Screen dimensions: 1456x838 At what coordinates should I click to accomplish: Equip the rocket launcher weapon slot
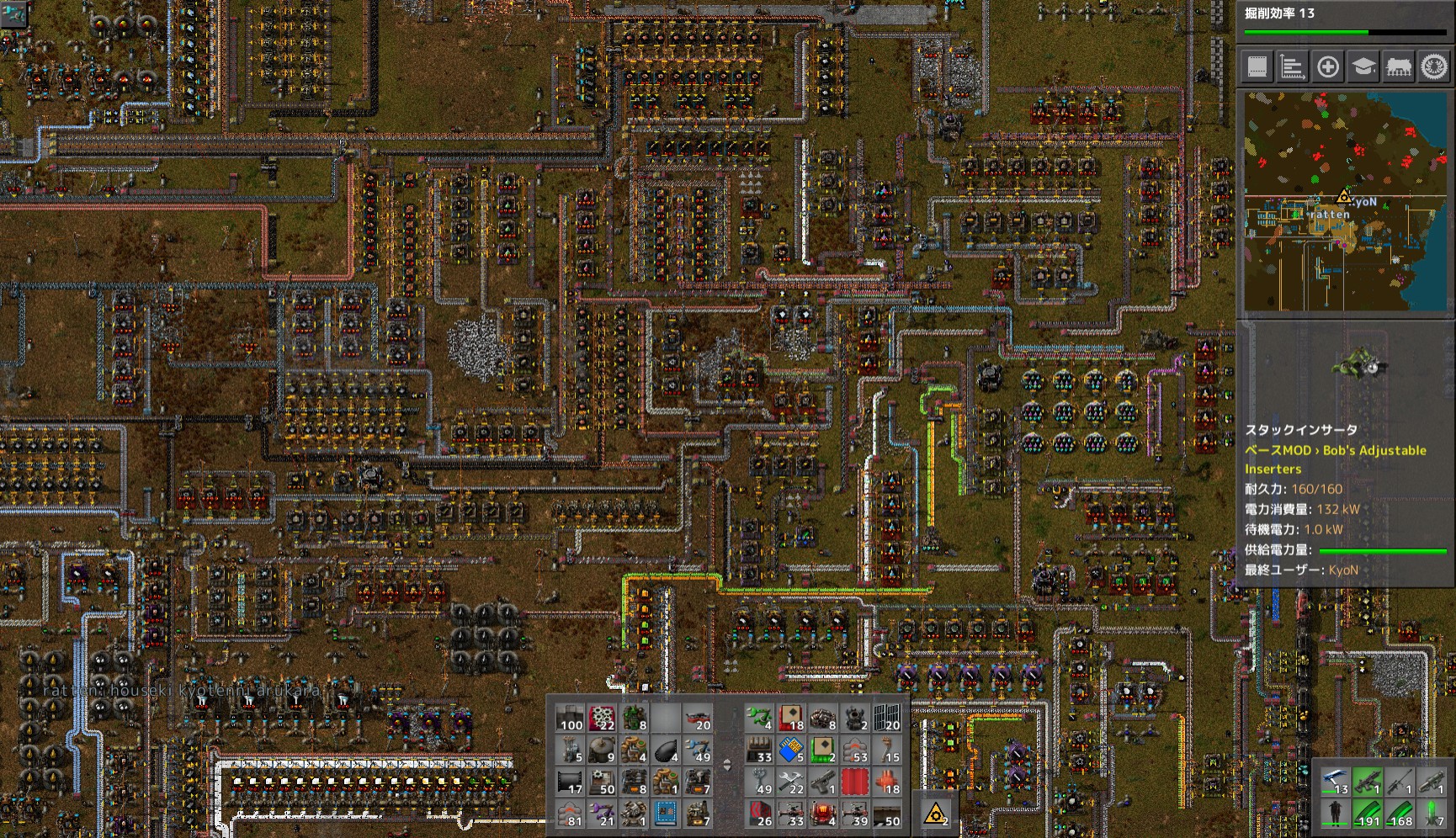[x=1431, y=782]
